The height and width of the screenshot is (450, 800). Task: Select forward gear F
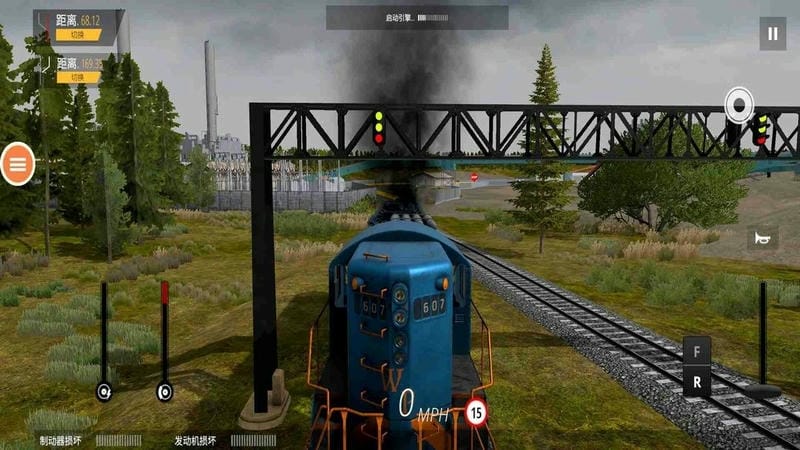click(697, 352)
